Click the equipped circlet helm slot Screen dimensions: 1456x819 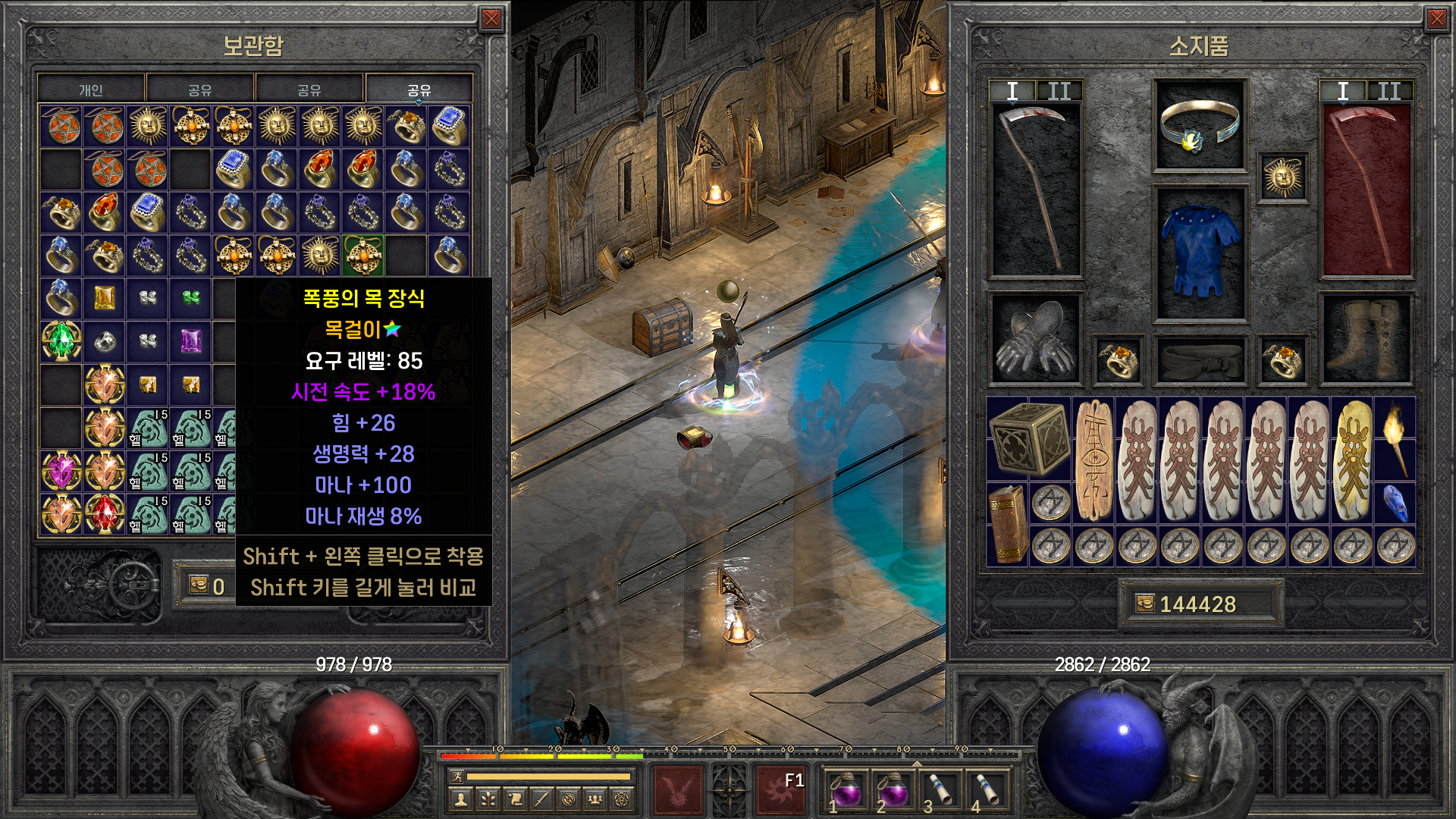pyautogui.click(x=1200, y=125)
